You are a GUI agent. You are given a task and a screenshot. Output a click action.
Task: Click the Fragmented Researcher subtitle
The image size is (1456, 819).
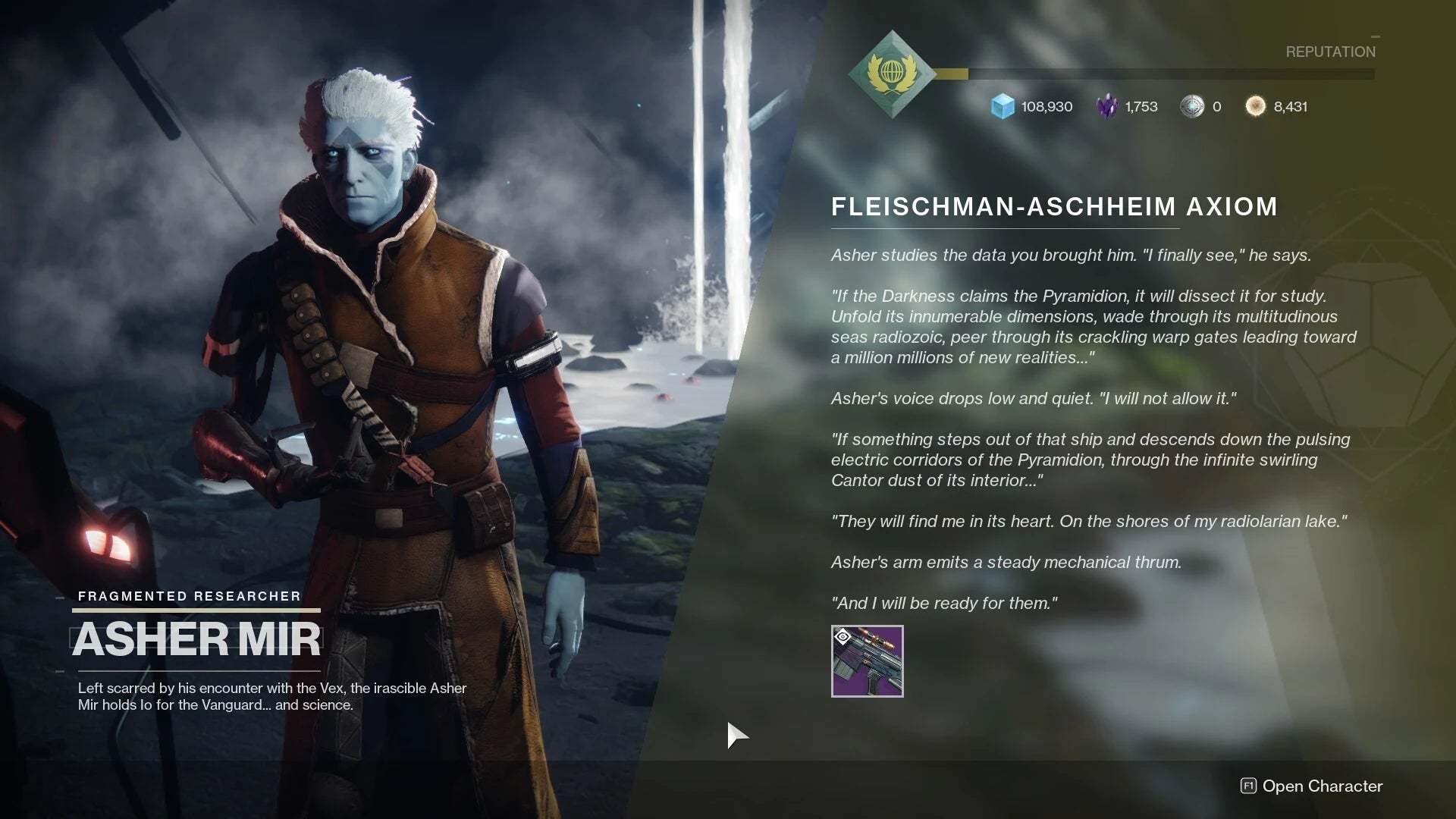188,596
